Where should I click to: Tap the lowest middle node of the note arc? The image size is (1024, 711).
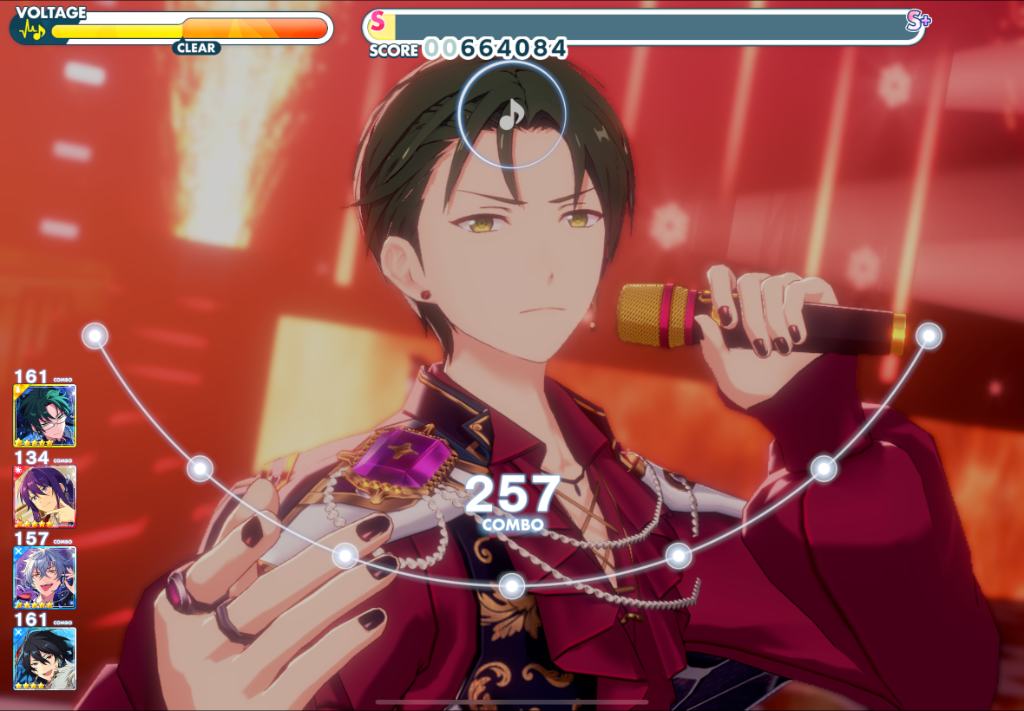511,585
